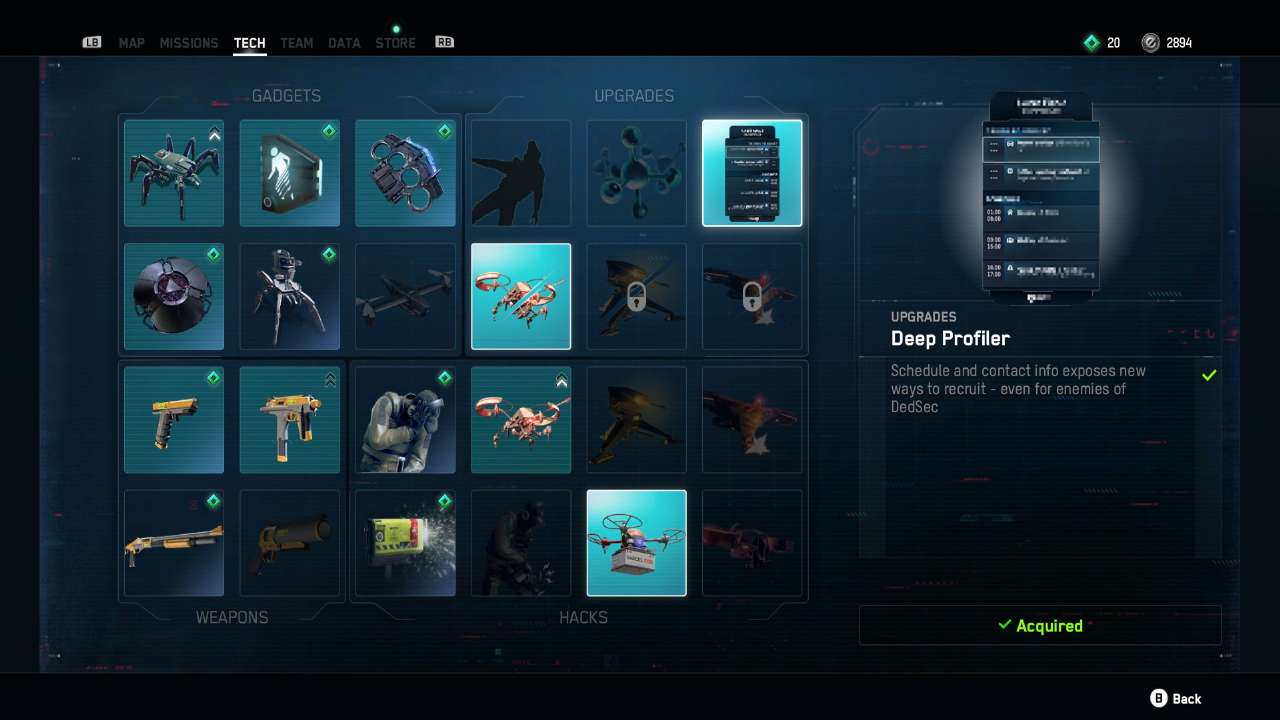Select the highlighted Deep Profiler upgrade
1280x720 pixels.
tap(752, 172)
